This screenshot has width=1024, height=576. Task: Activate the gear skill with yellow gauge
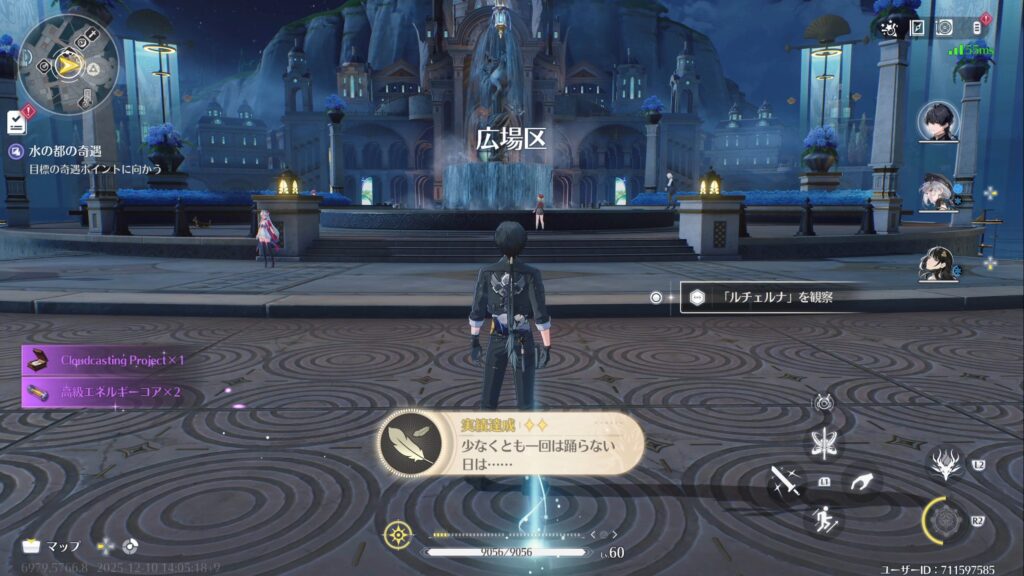[945, 520]
